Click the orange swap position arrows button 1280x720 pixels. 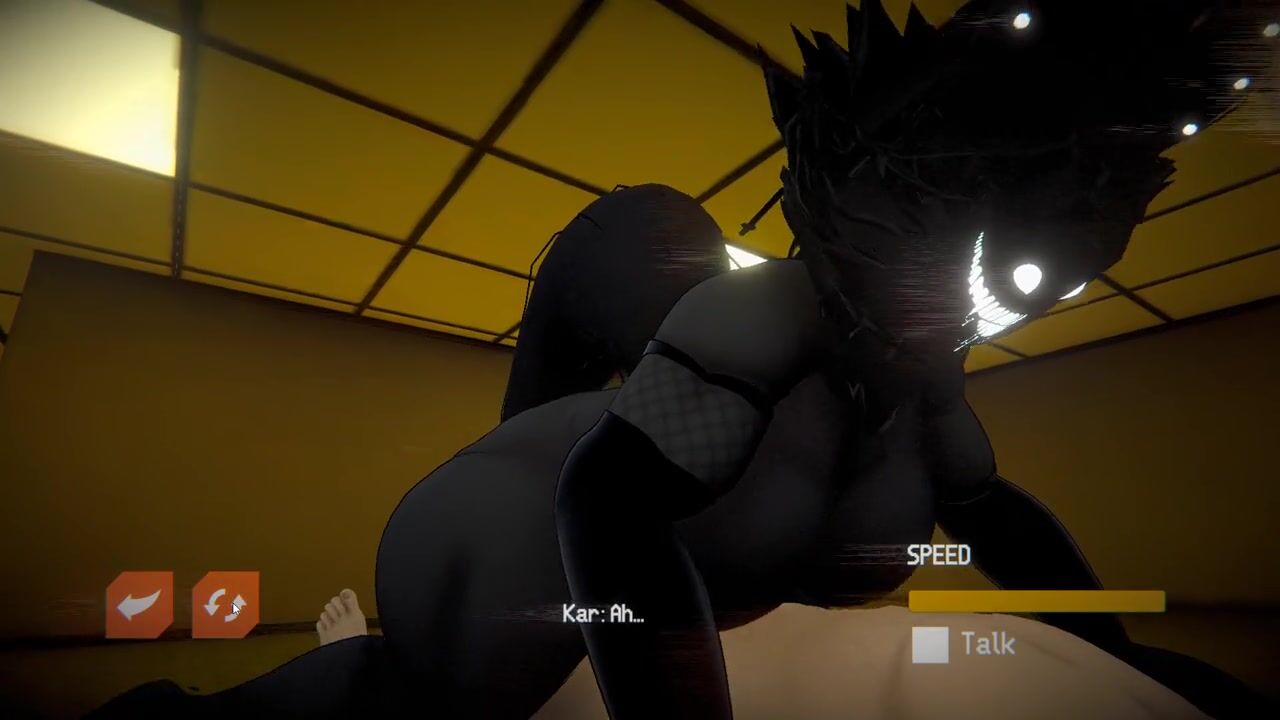point(225,605)
